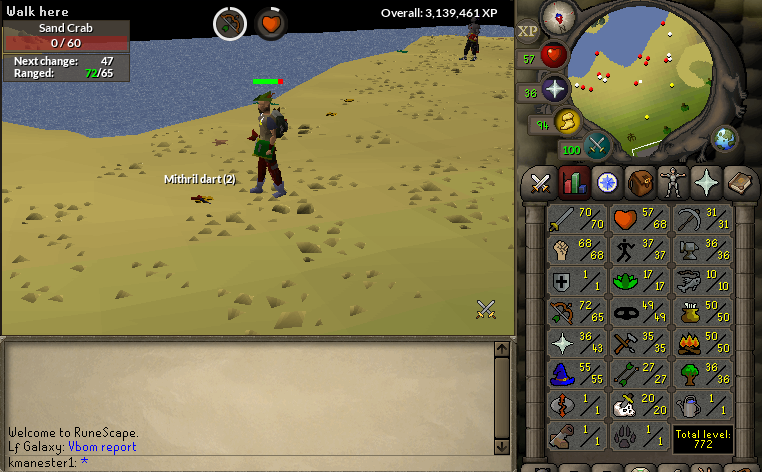Switch to the Prayer tab
The image size is (762, 472).
pos(706,182)
